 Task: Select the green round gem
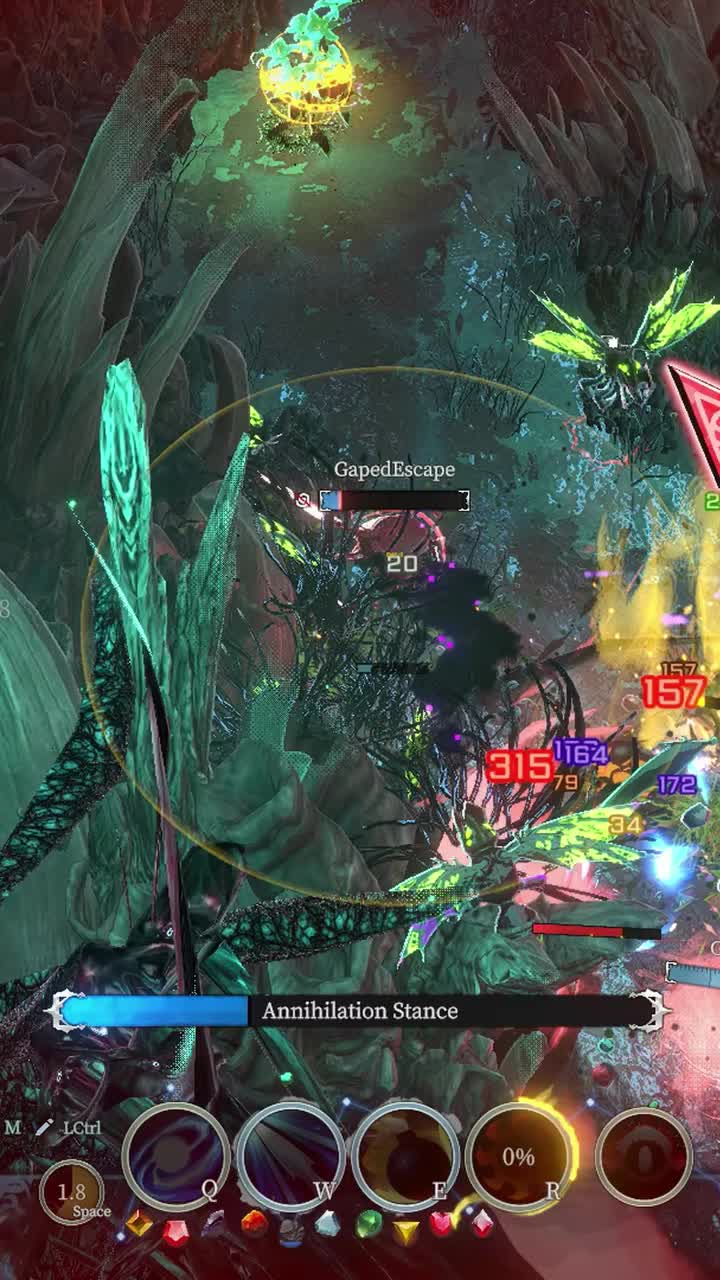(369, 1224)
